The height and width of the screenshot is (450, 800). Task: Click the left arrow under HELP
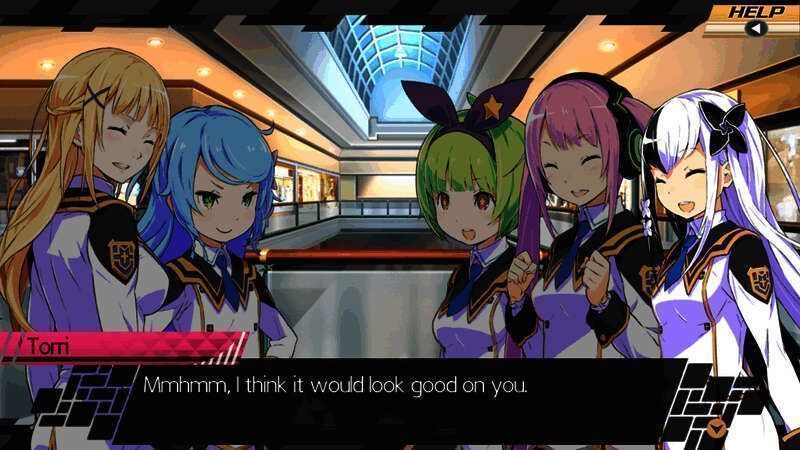757,28
